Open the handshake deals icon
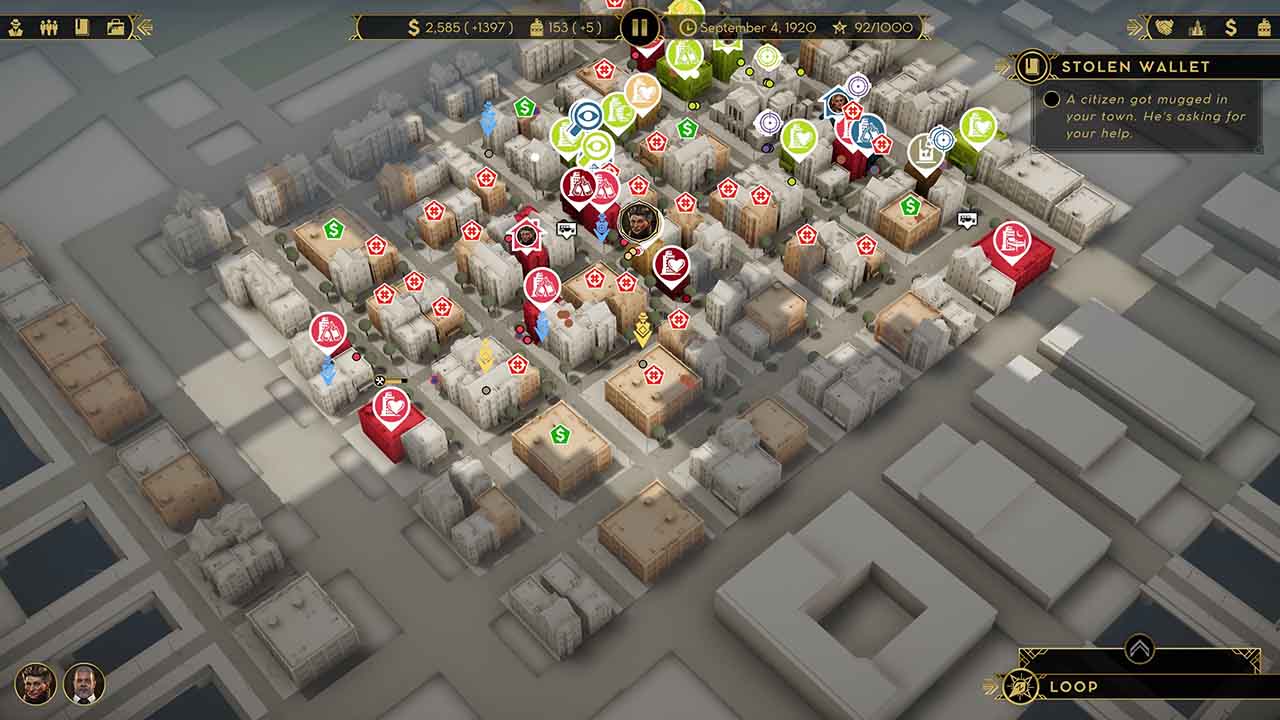The width and height of the screenshot is (1280, 720). pos(1164,26)
